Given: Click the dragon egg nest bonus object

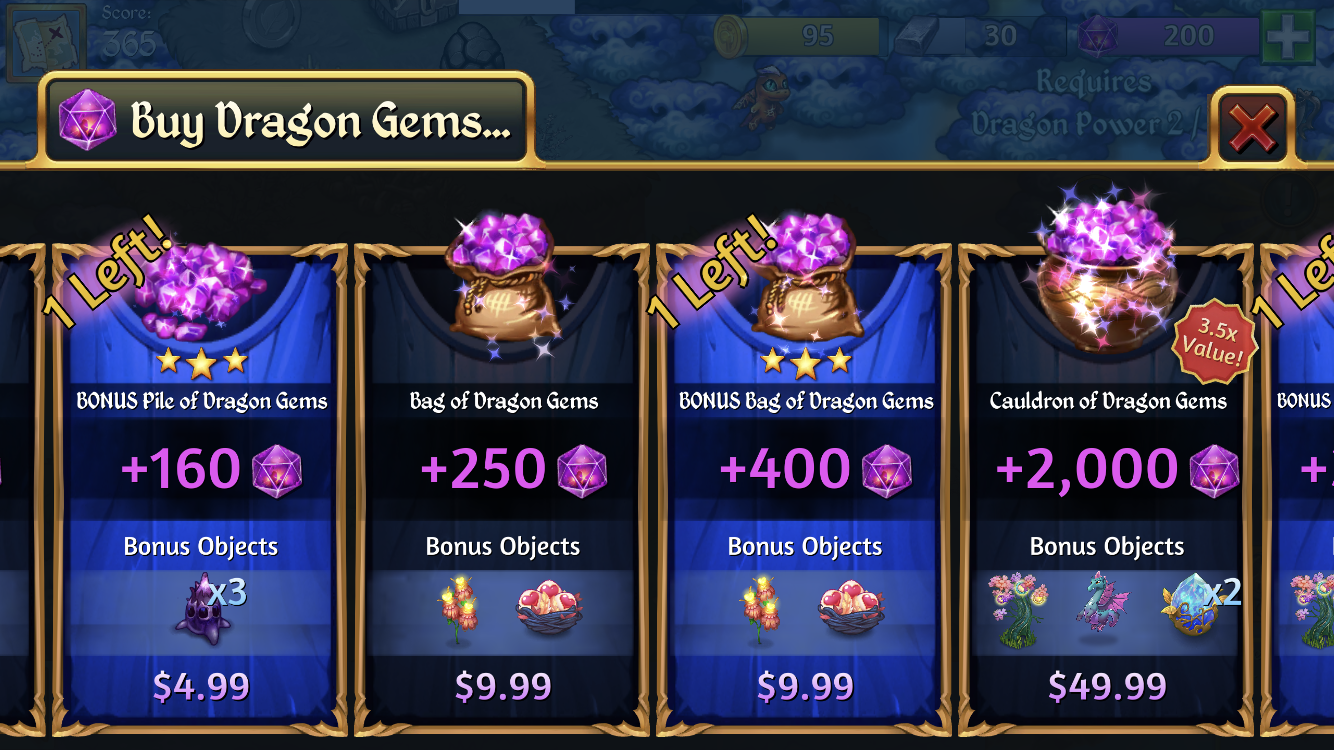Looking at the screenshot, I should [549, 607].
